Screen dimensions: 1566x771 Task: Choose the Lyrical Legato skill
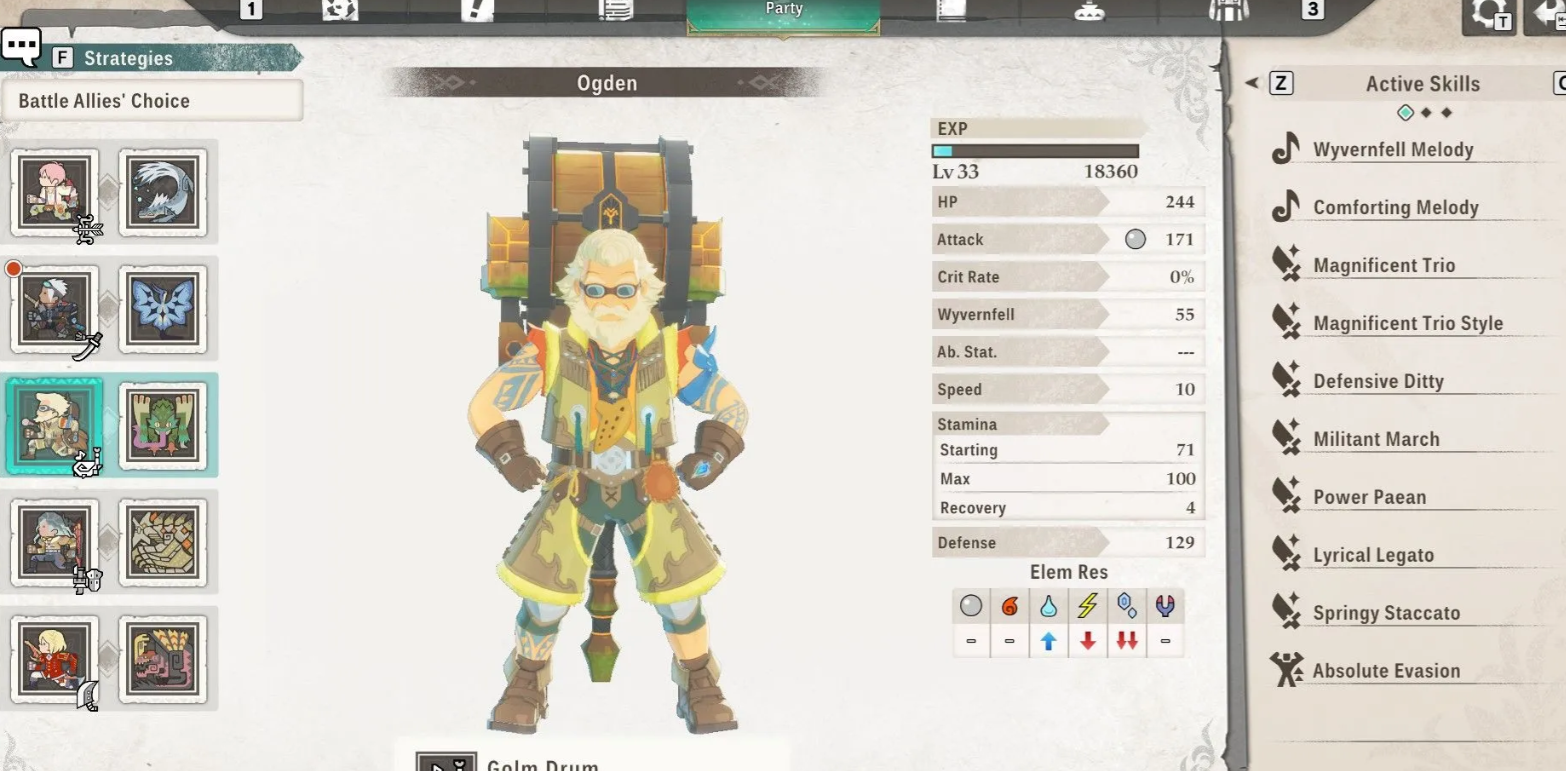(1373, 556)
